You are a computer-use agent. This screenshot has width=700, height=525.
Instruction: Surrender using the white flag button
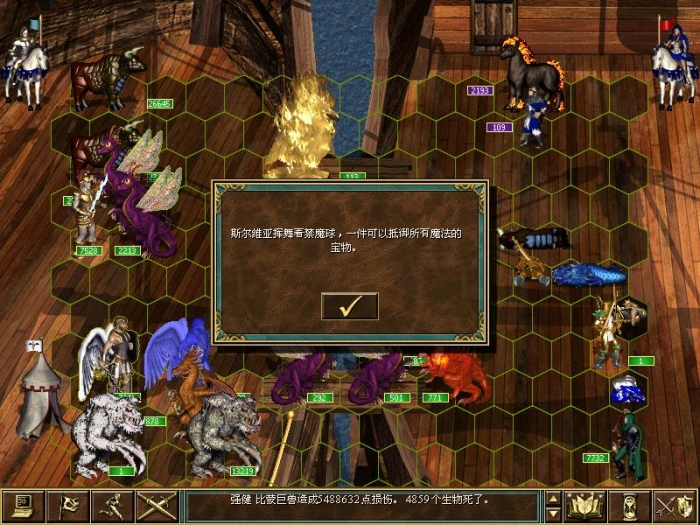[69, 507]
